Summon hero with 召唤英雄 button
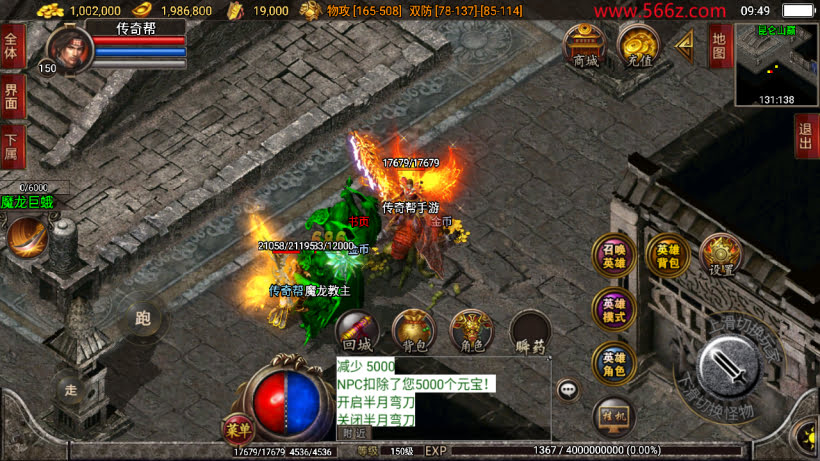Viewport: 820px width, 461px height. point(613,256)
